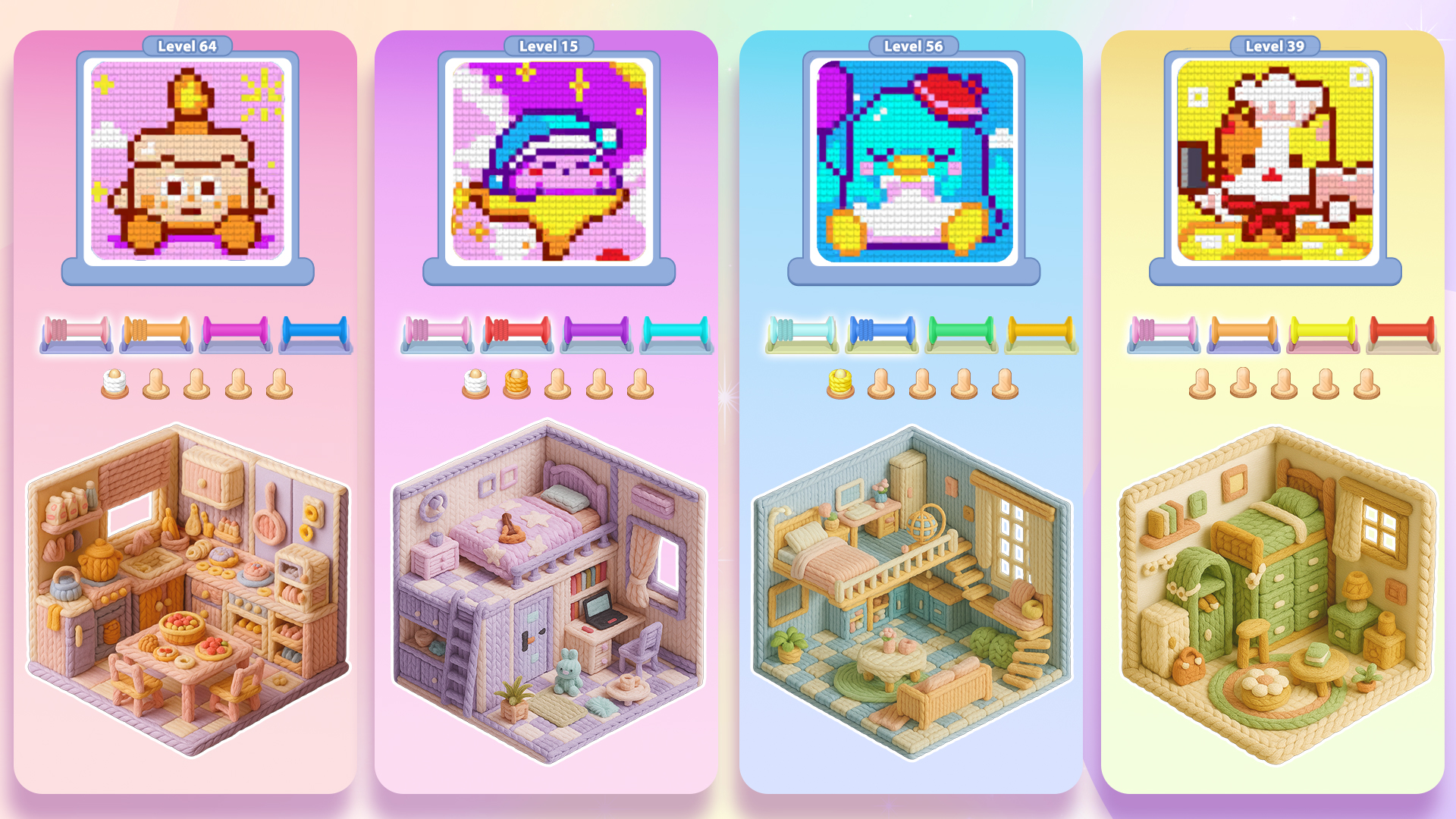Tap the Level 39 banner label

coord(1276,45)
